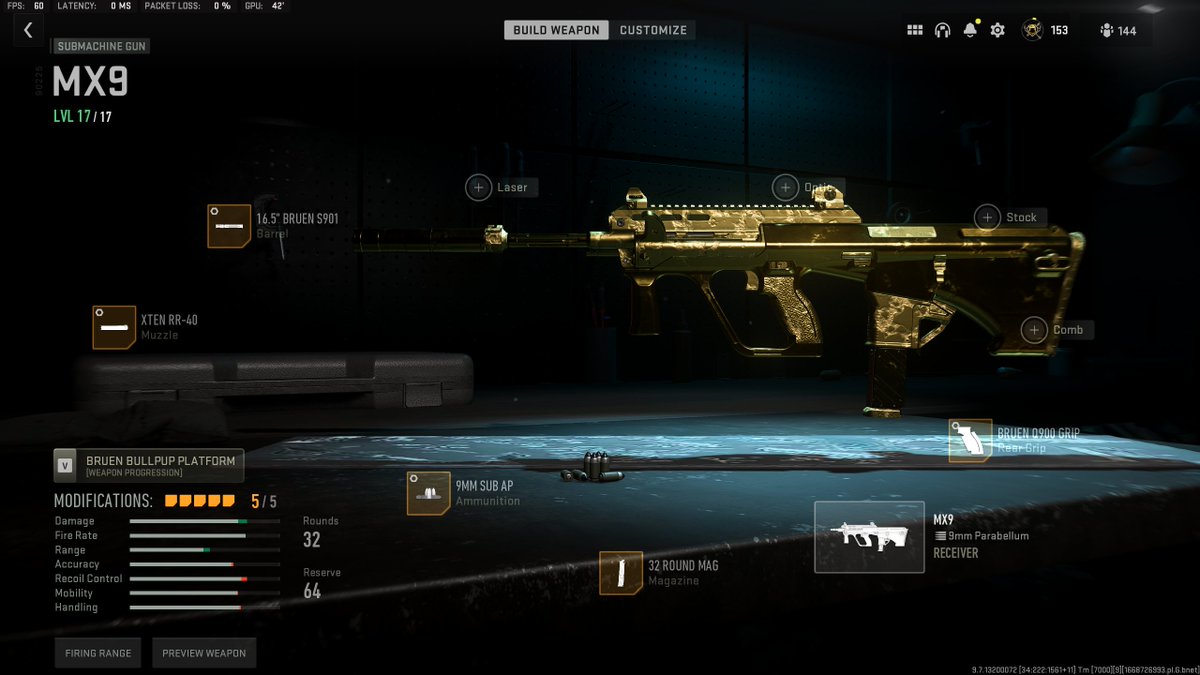Screen dimensions: 1200x675
Task: Open the grid menu icon
Action: pyautogui.click(x=915, y=30)
